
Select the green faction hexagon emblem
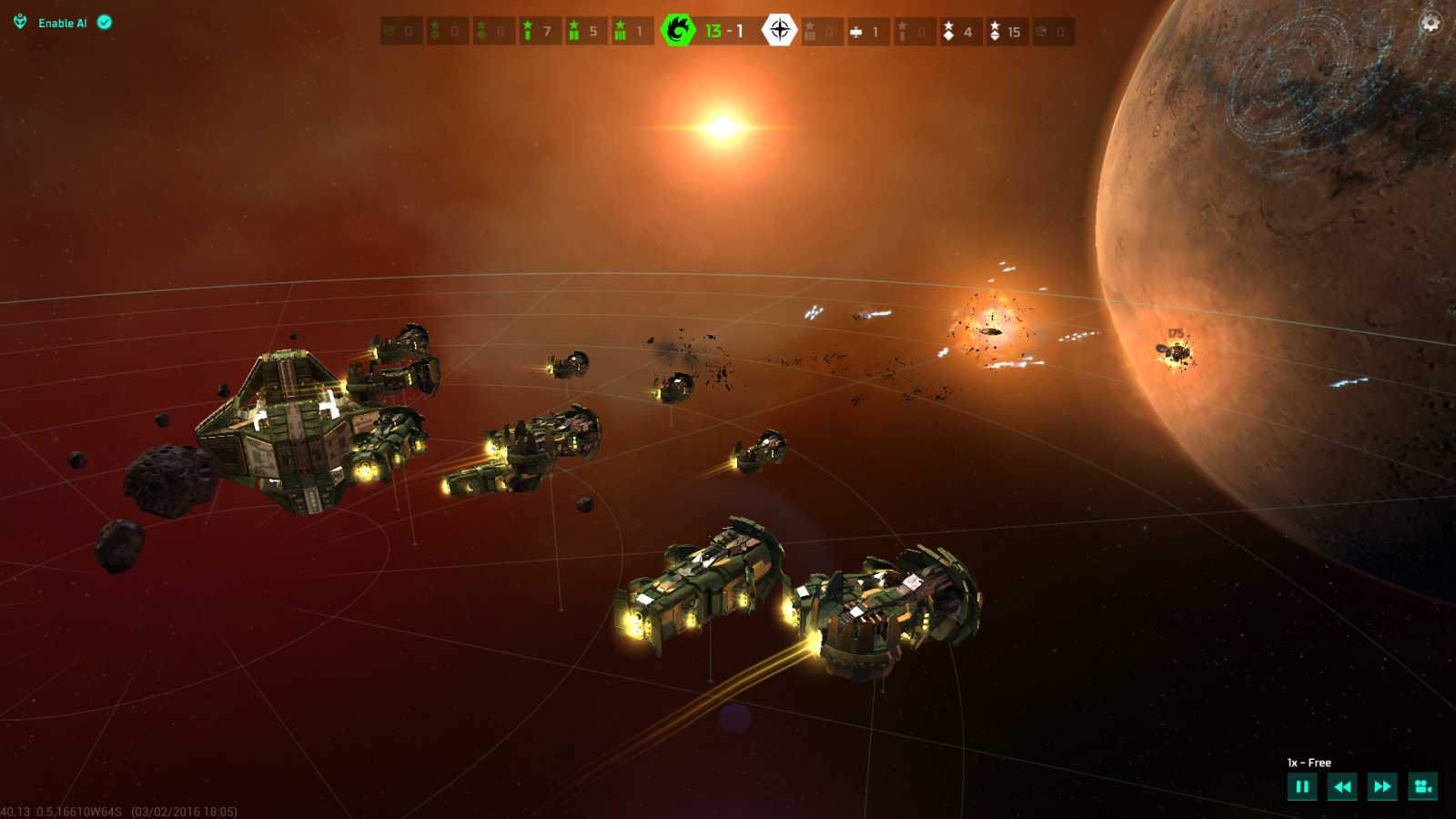click(678, 31)
